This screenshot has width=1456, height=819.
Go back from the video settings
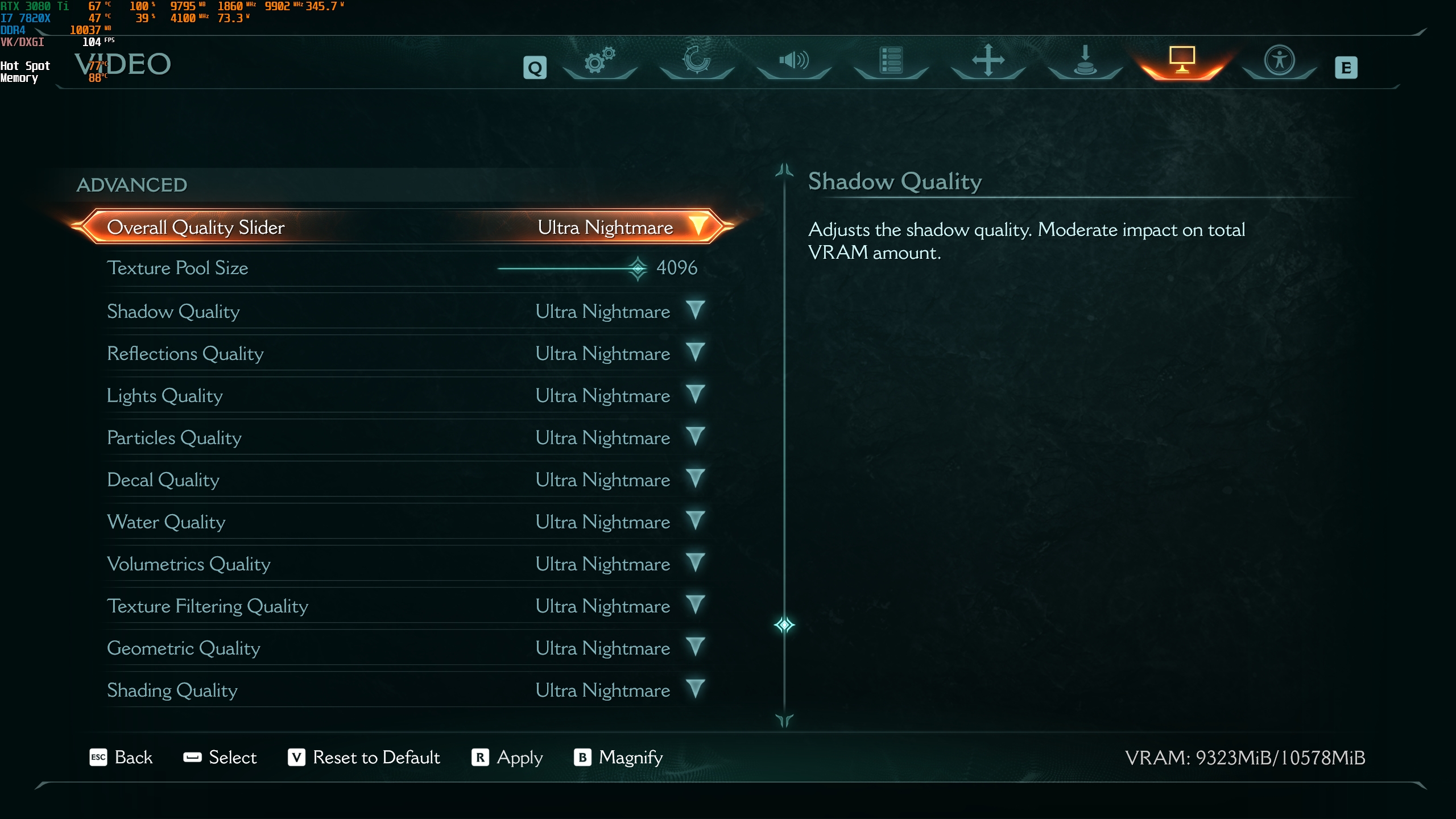point(121,757)
